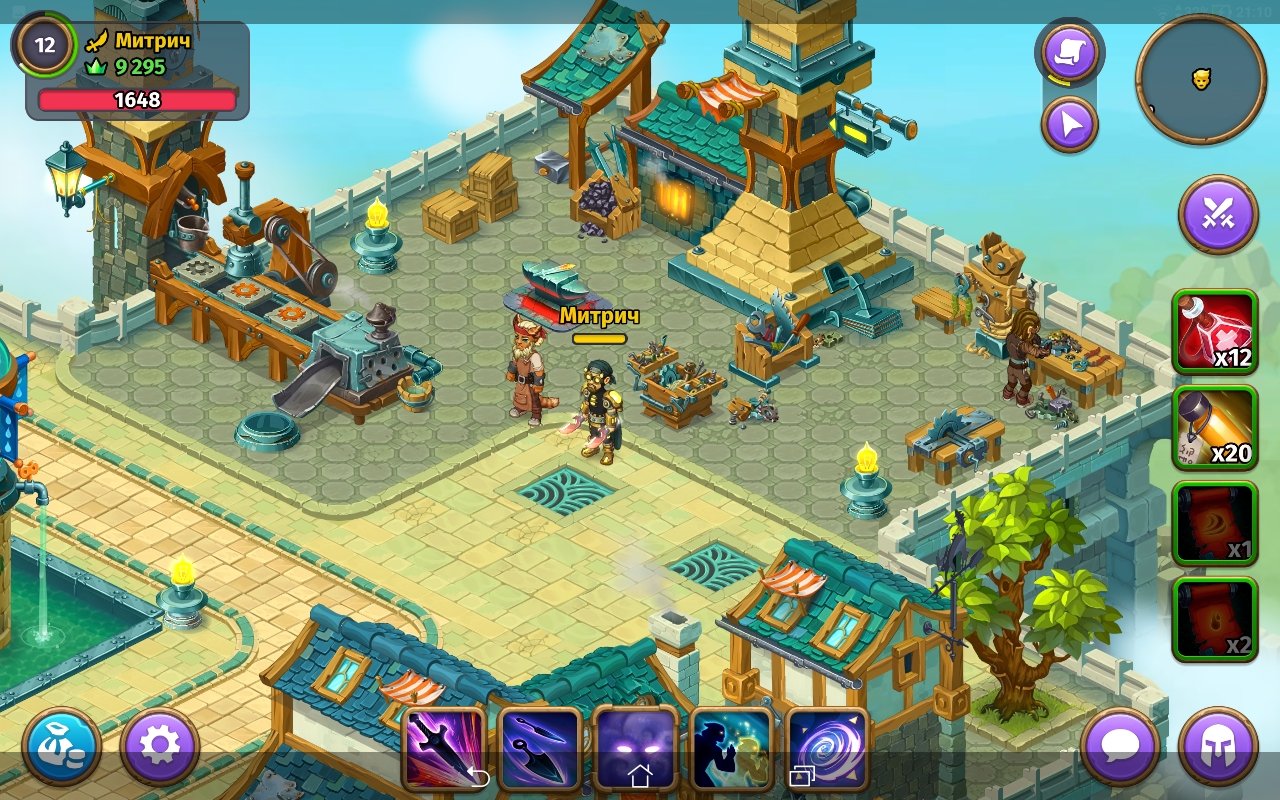Open the chat speech bubble
This screenshot has height=800, width=1280.
click(x=1120, y=747)
